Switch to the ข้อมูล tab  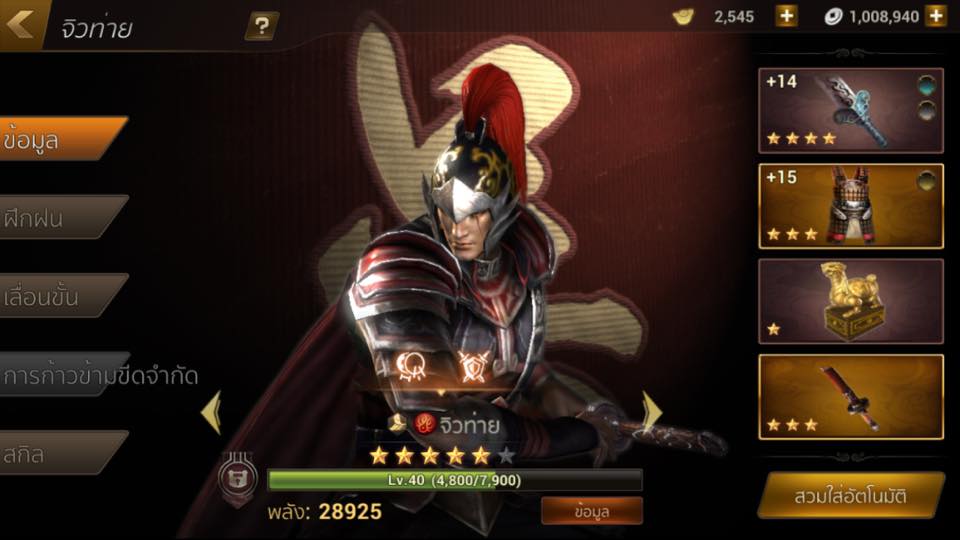60,139
